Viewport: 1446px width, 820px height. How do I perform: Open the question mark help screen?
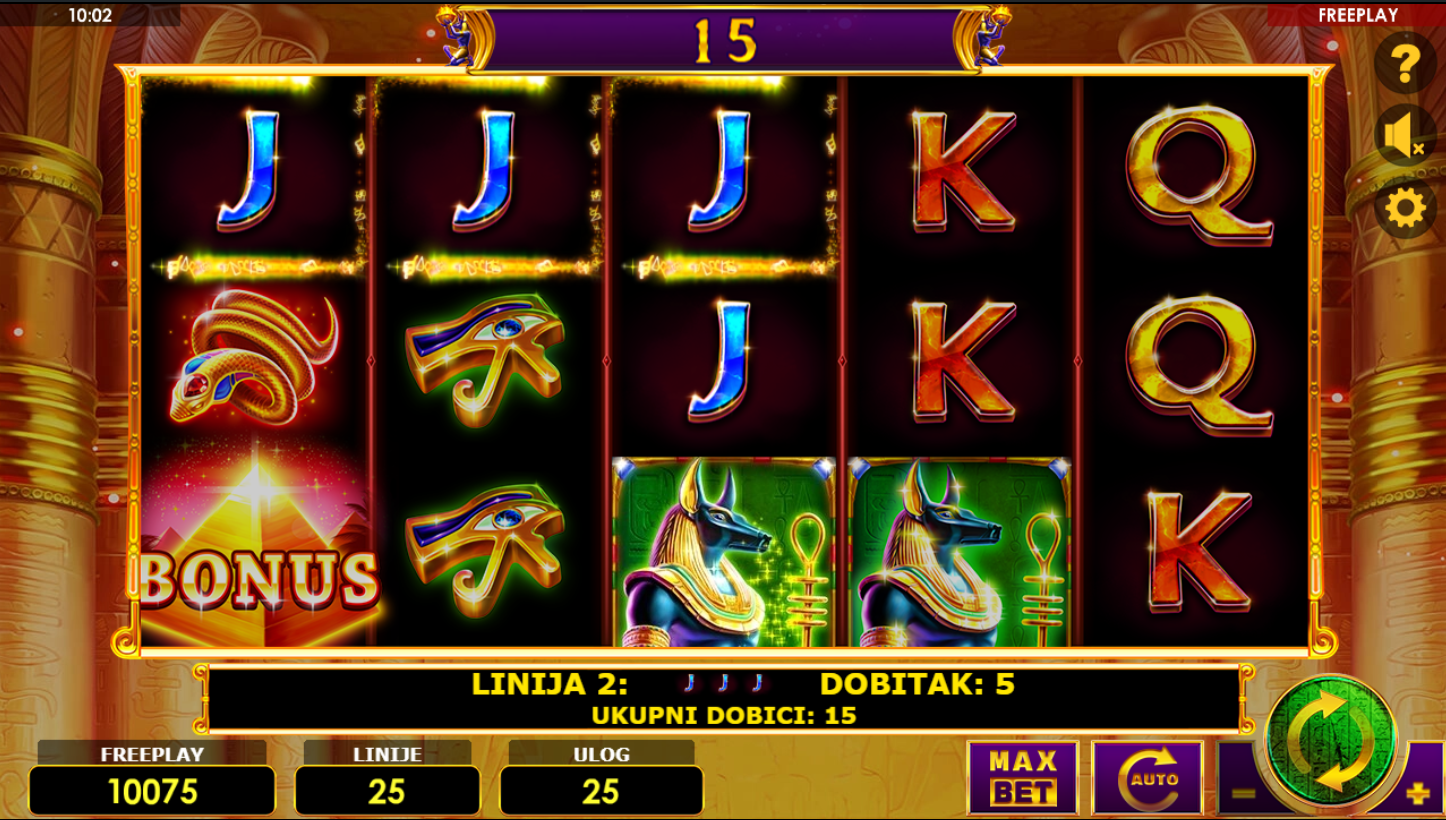click(1405, 64)
